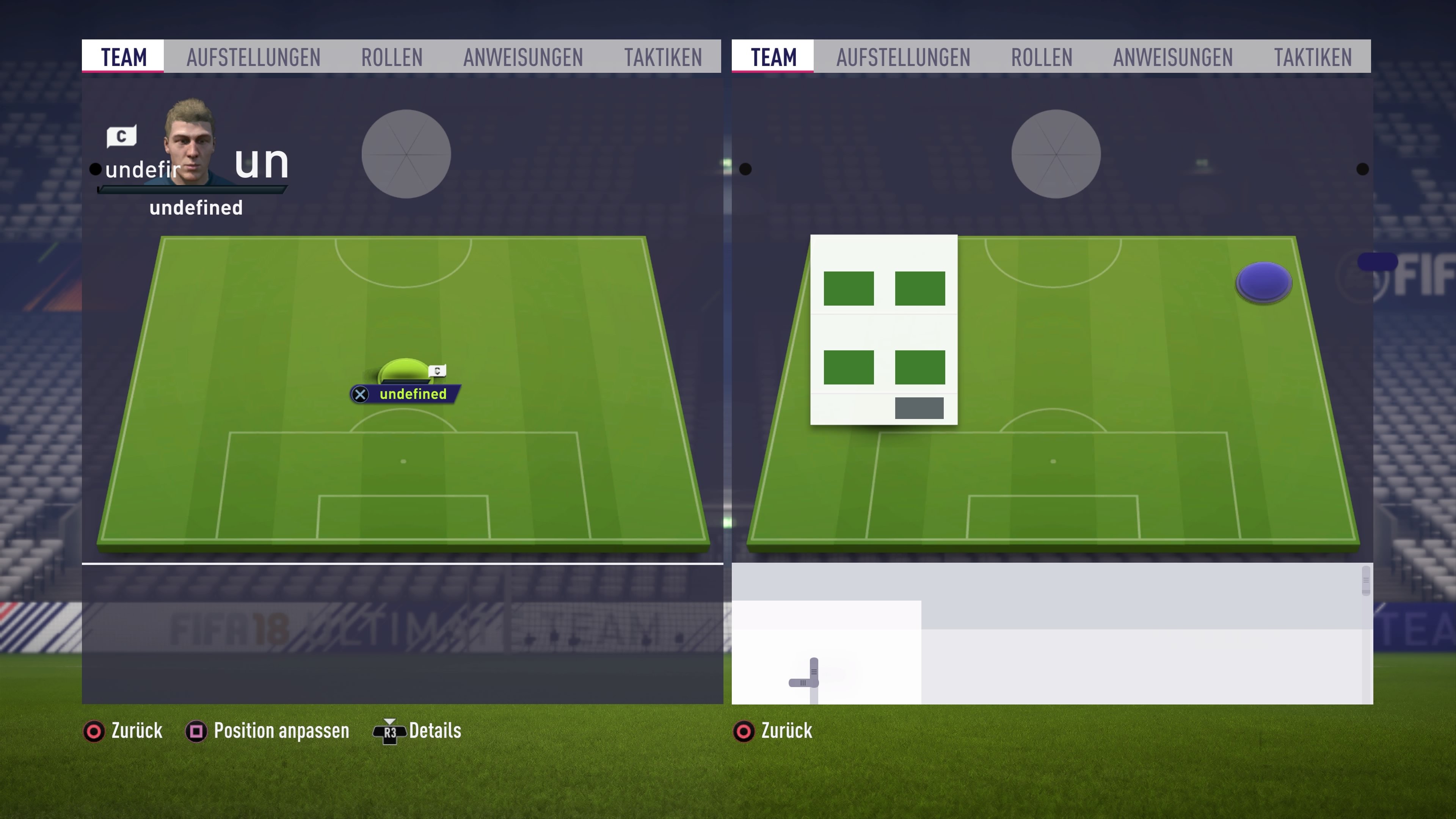Click the captain flag above the pitch player token
Image resolution: width=1456 pixels, height=819 pixels.
(438, 370)
